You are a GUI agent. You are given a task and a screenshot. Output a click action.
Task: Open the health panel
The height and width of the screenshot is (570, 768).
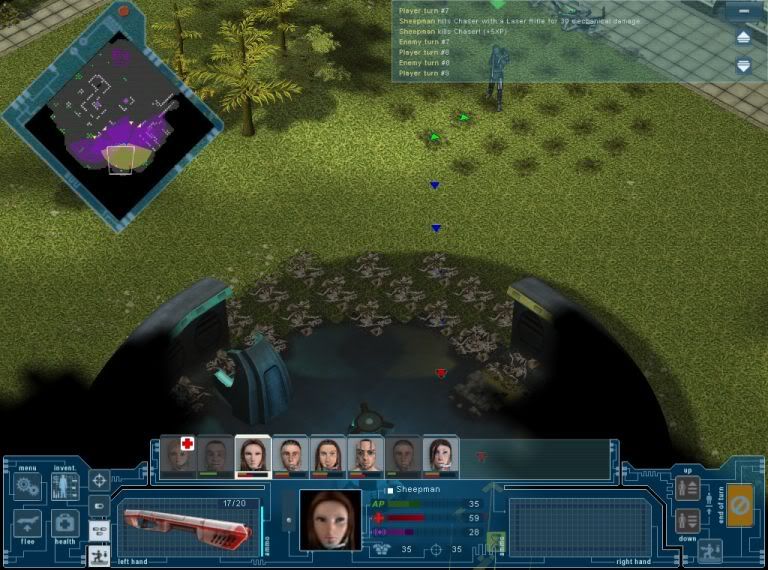tap(64, 523)
